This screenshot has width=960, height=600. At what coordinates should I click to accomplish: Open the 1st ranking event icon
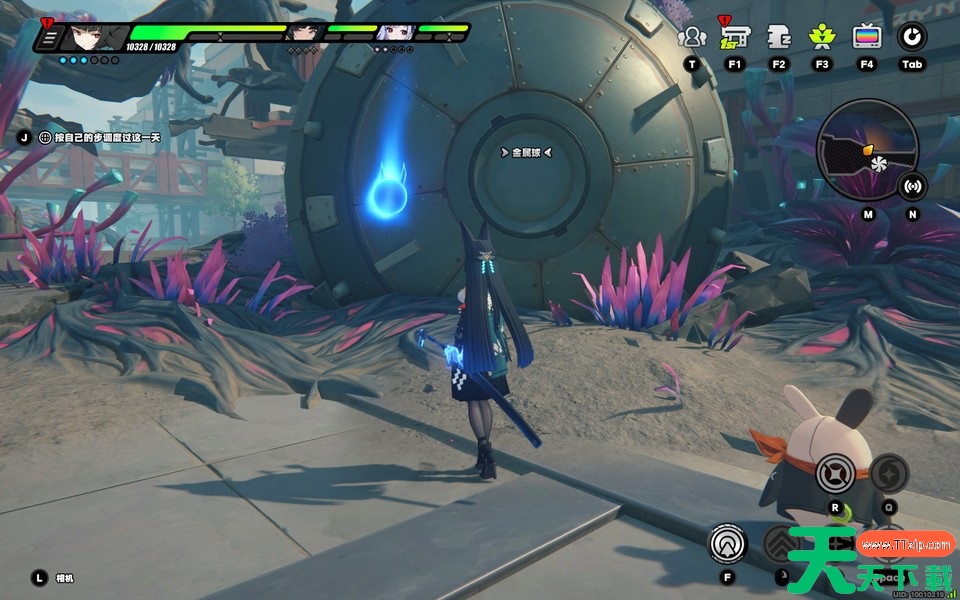[735, 38]
